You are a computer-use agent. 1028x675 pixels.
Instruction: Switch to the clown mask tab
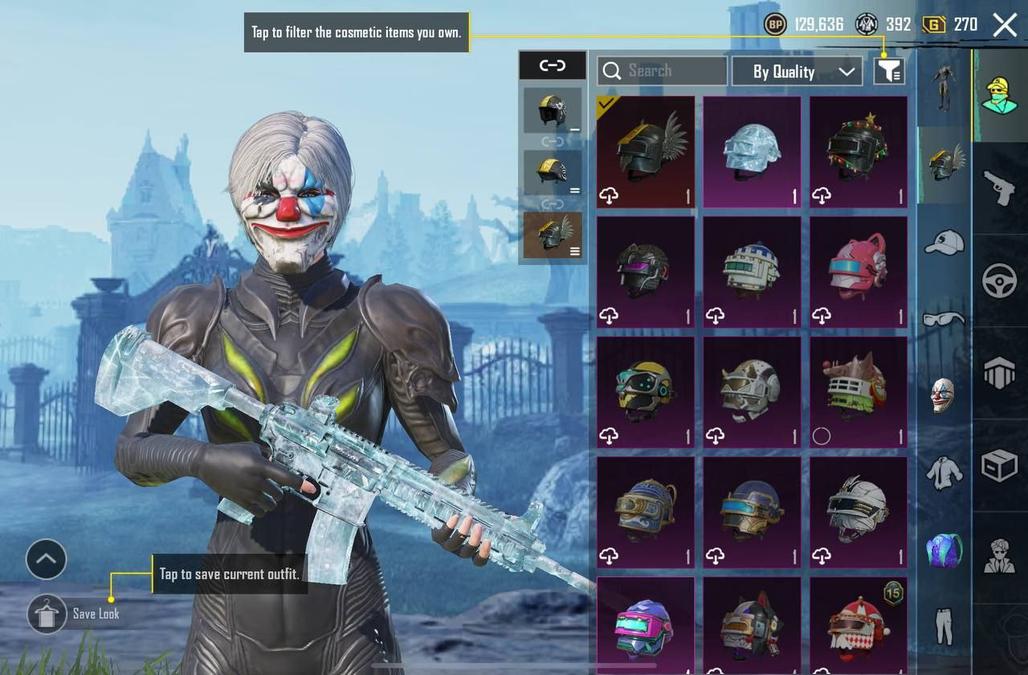point(943,395)
